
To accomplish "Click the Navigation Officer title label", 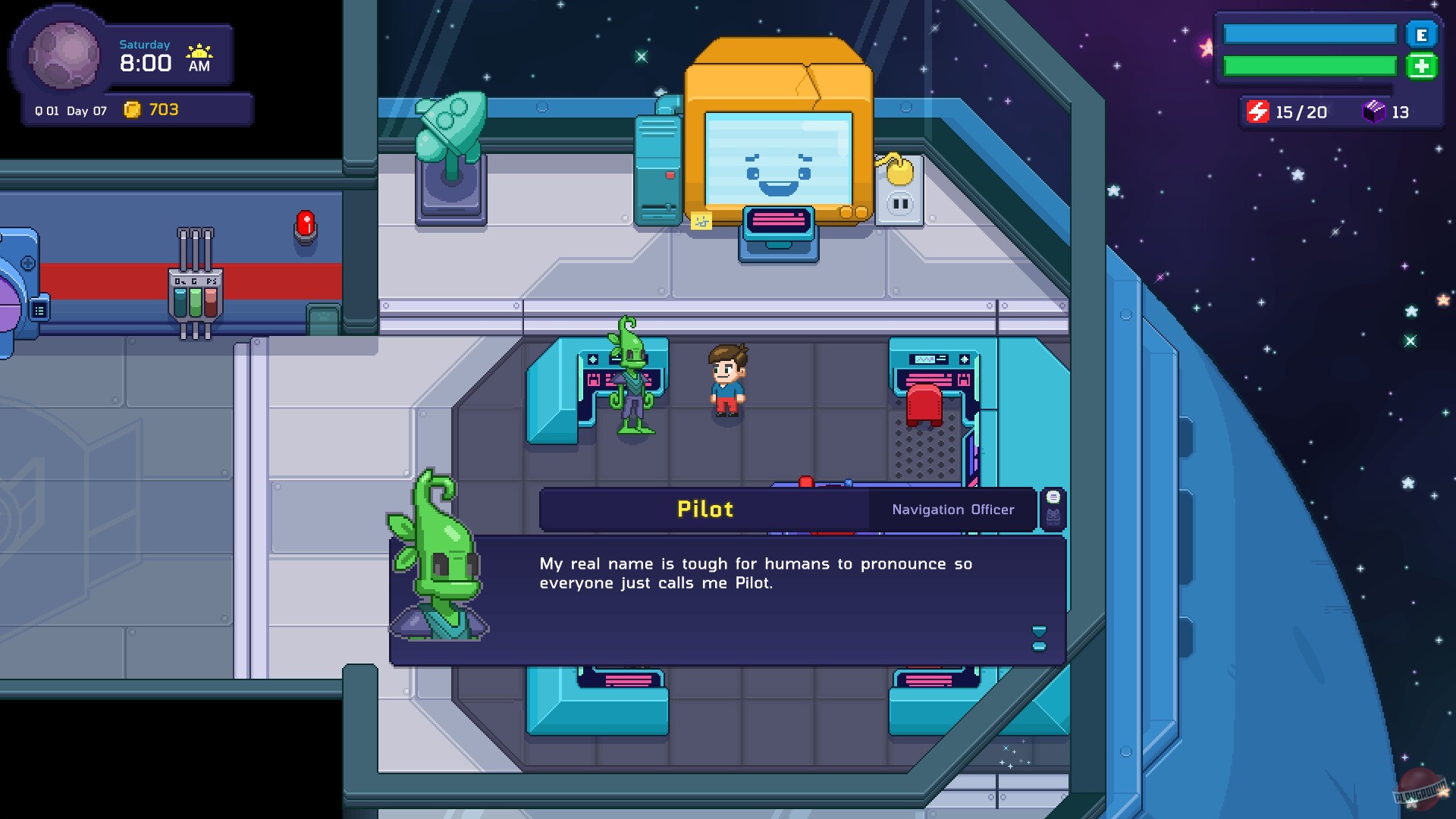I will 952,510.
